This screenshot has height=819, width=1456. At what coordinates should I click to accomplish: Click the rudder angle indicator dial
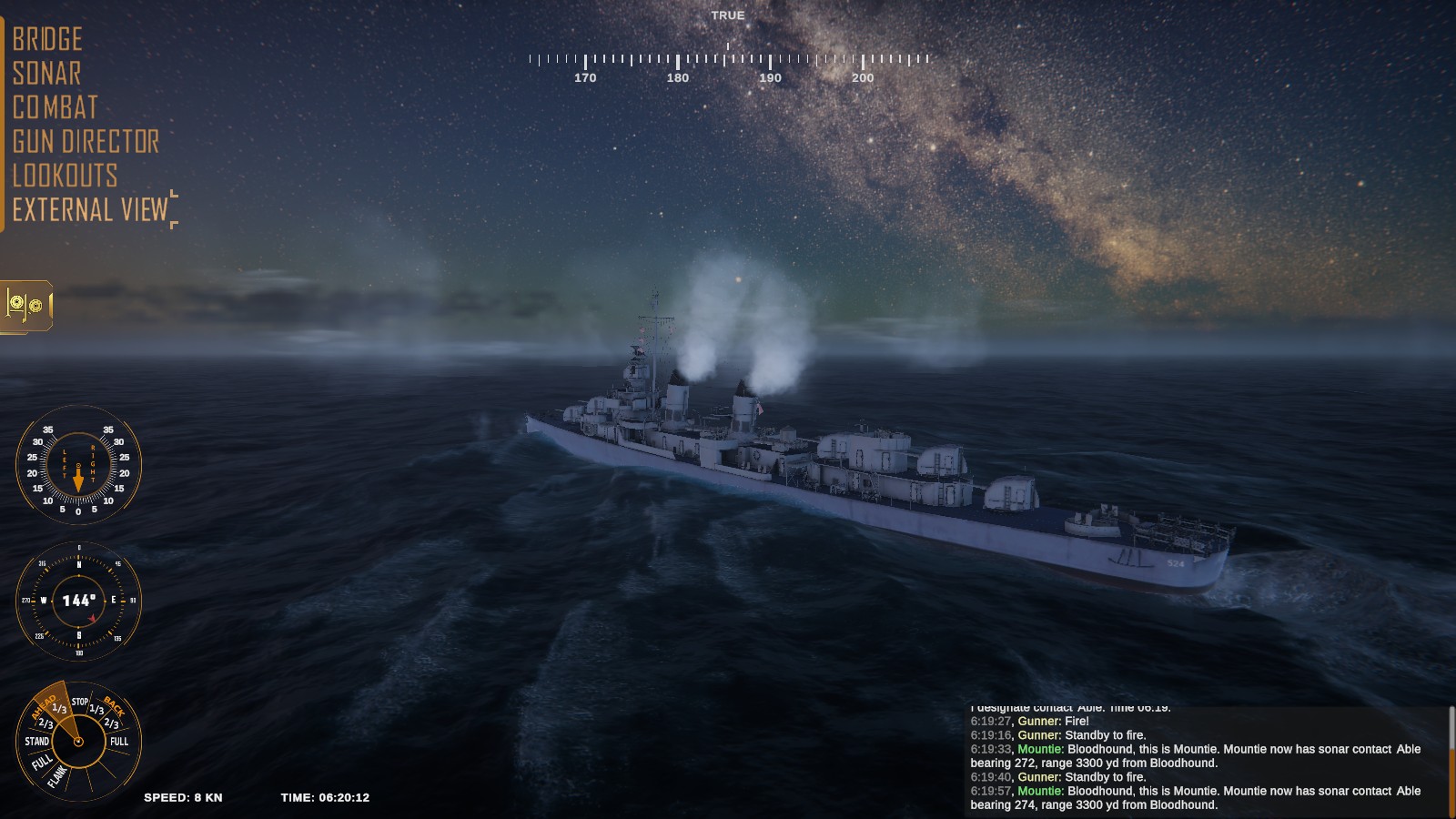click(79, 466)
